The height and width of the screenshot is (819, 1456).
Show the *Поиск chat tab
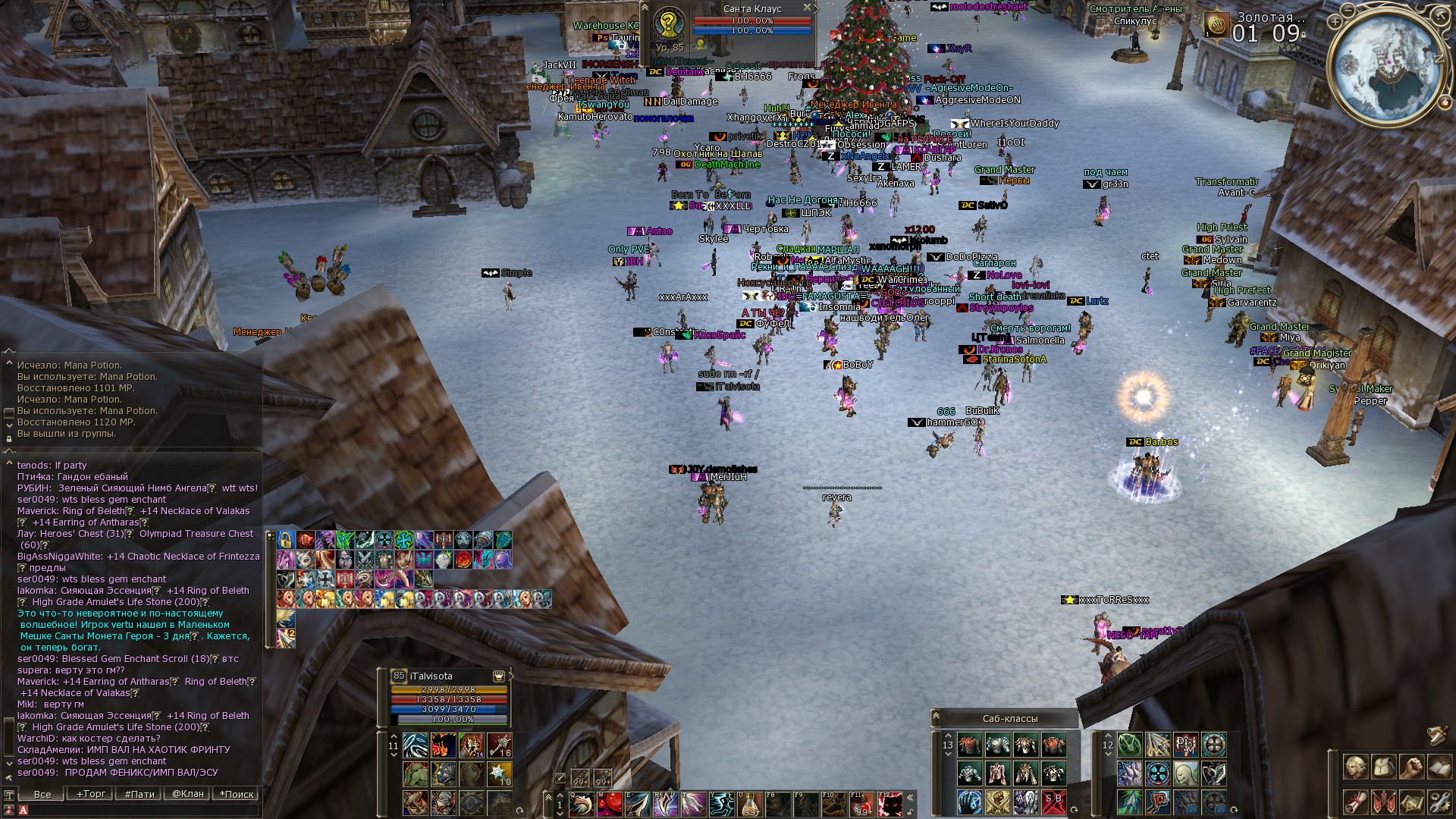click(x=237, y=794)
